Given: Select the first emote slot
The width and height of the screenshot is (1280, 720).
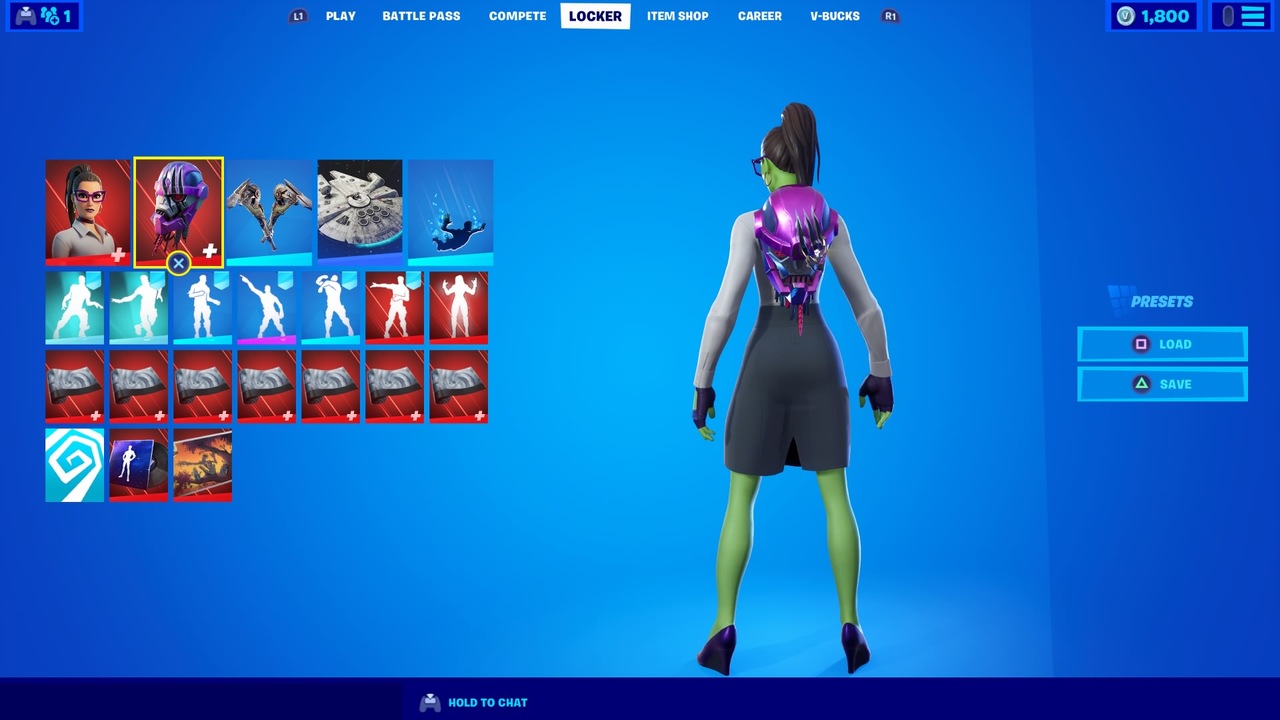Looking at the screenshot, I should (x=74, y=307).
